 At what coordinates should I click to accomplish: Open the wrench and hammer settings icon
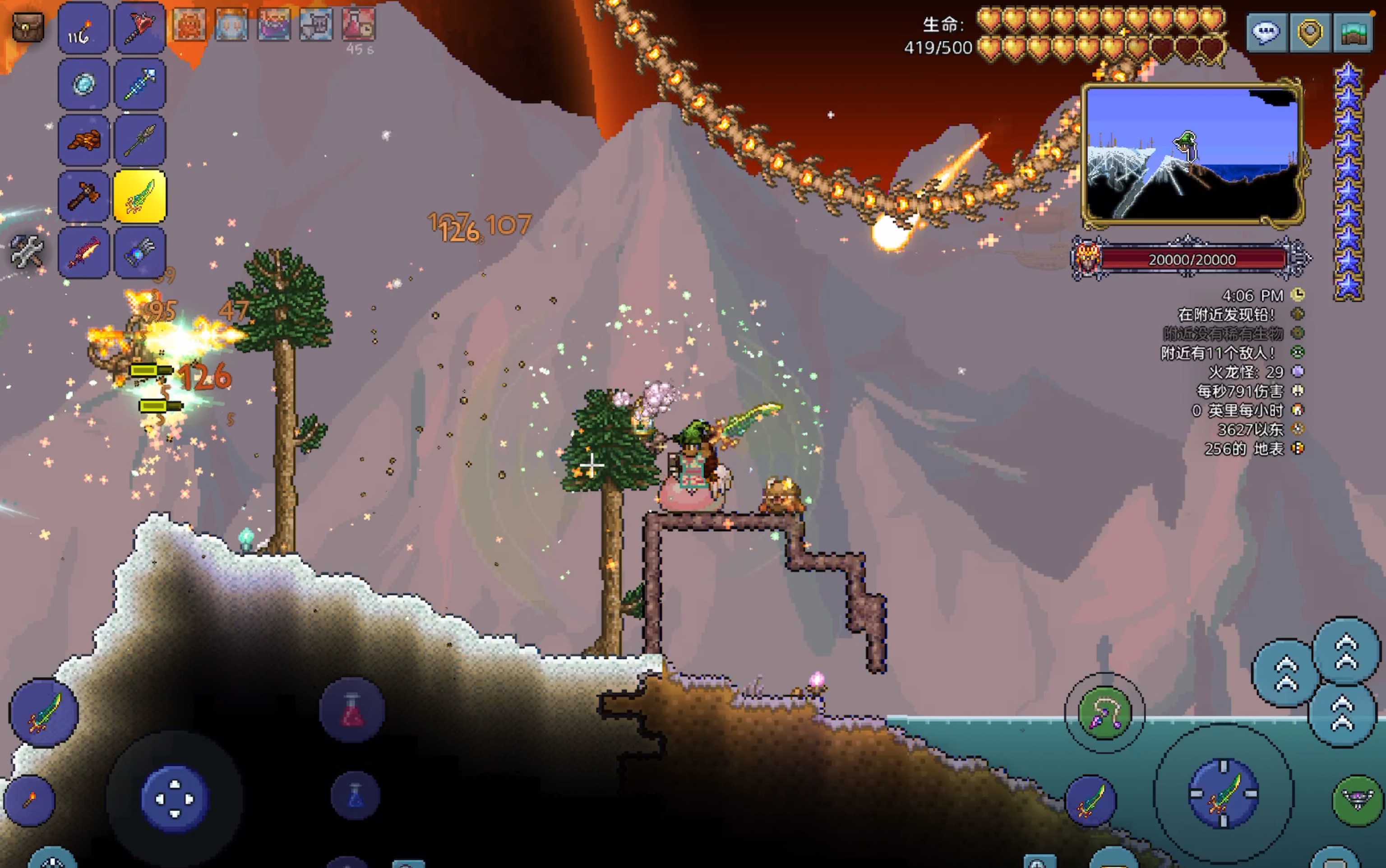(27, 251)
